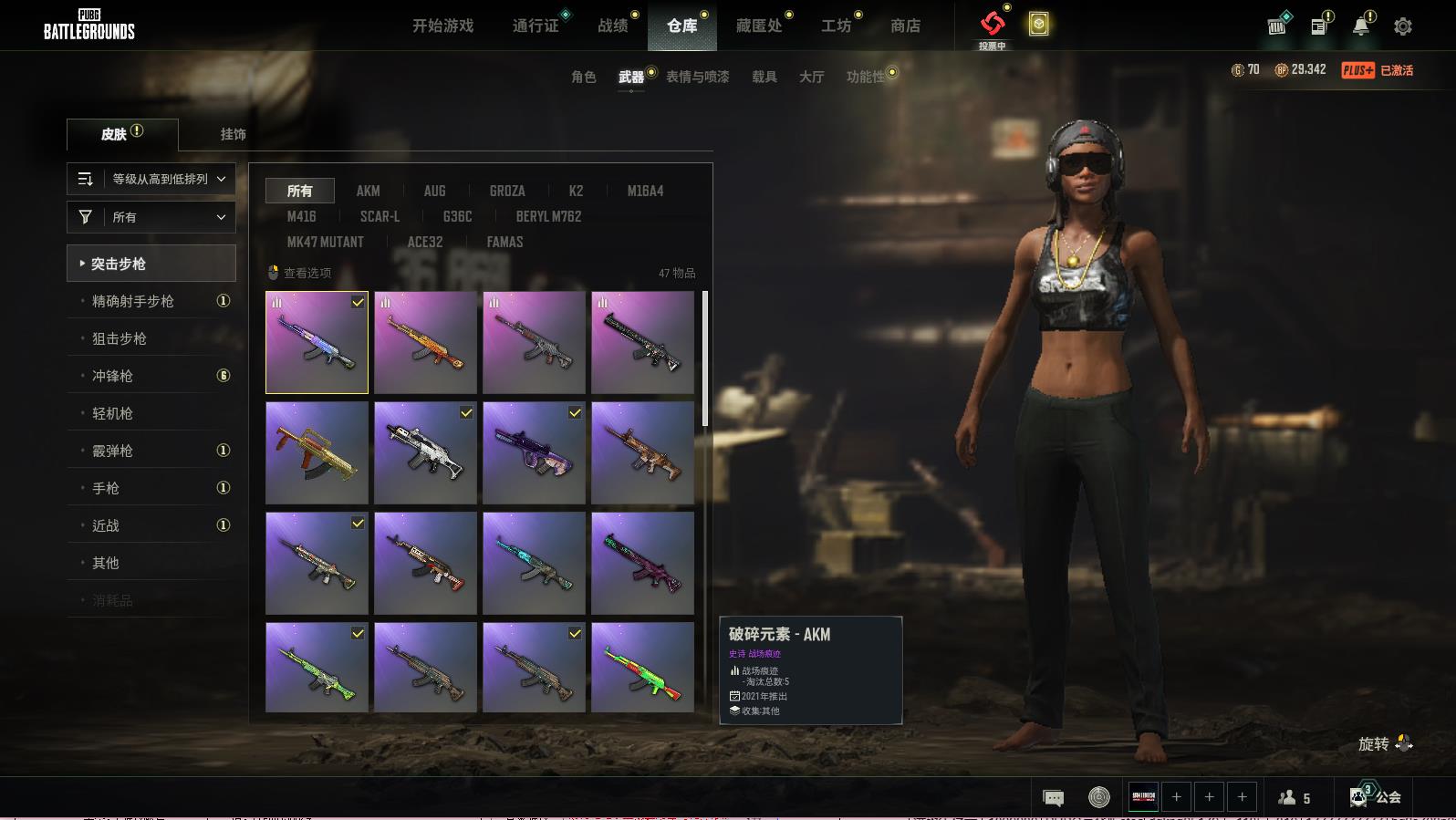Open the 等级从高到低排列 sort dropdown
Screen dimensions: 1456x820
pyautogui.click(x=151, y=179)
